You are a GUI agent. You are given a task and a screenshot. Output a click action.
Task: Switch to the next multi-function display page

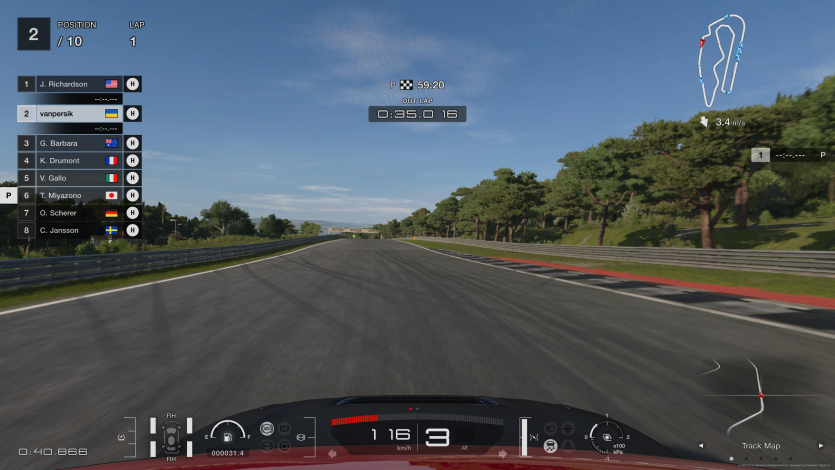821,446
